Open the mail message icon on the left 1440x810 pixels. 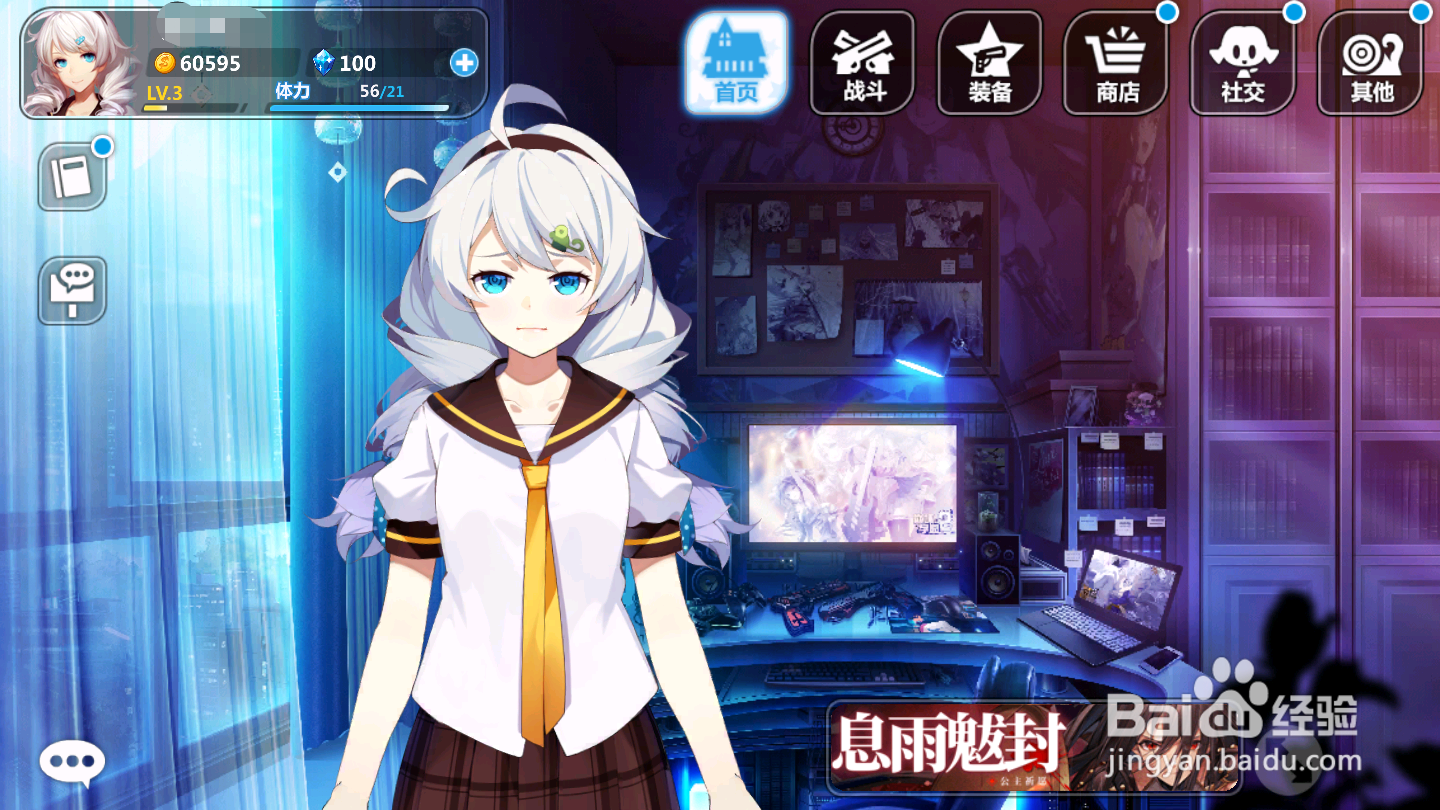click(71, 292)
